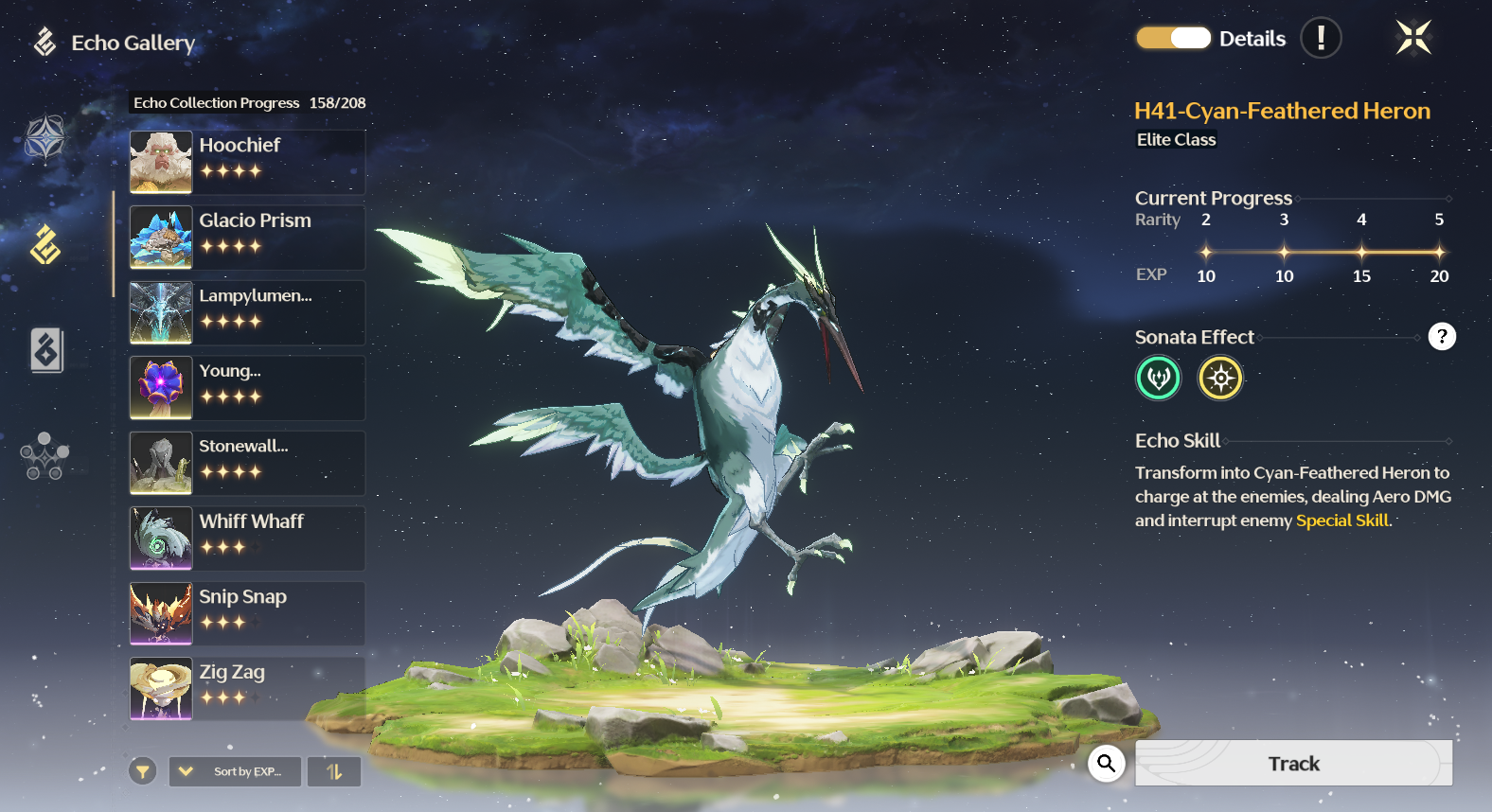
Task: Disable the Details toggle switch
Action: tap(1172, 38)
